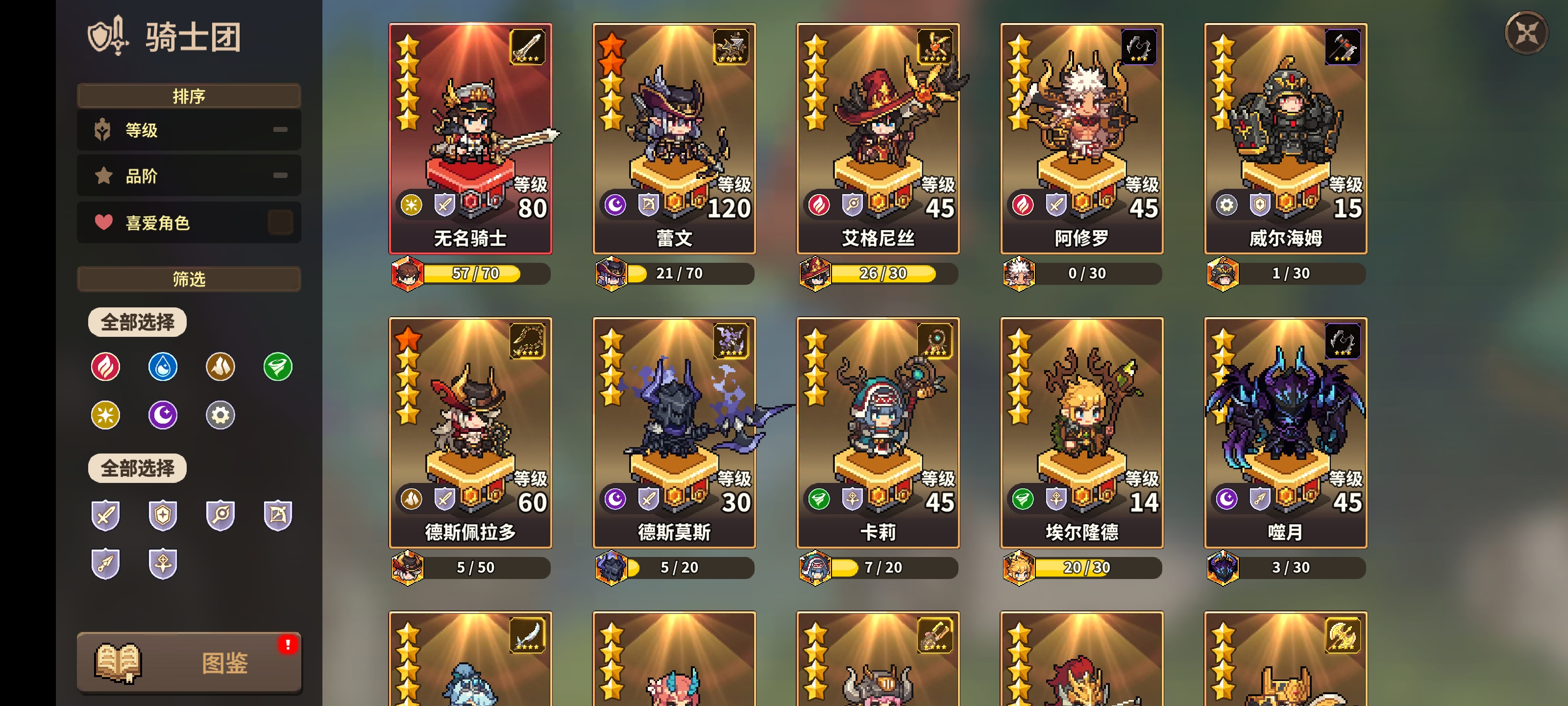Open the 图鉴 codex
The image size is (1568, 706).
point(189,663)
